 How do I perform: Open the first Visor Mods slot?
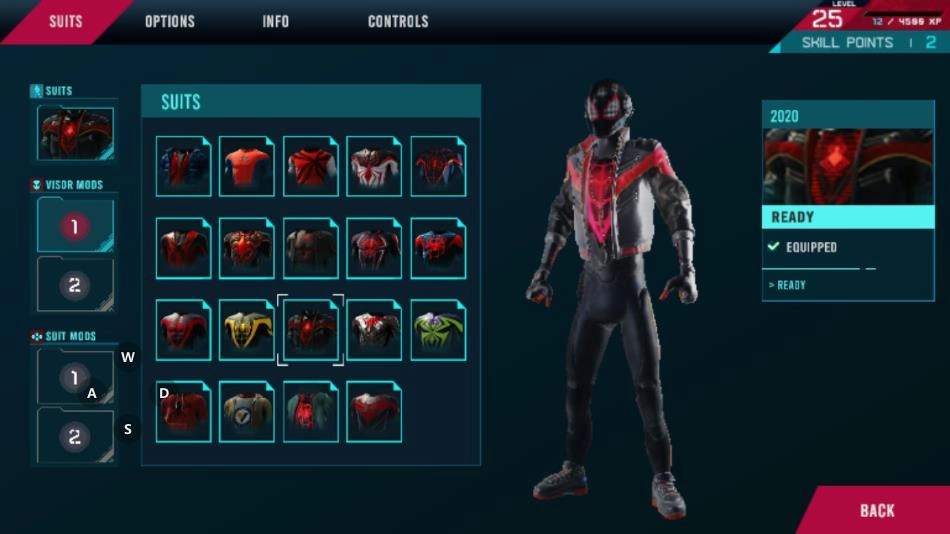click(75, 226)
